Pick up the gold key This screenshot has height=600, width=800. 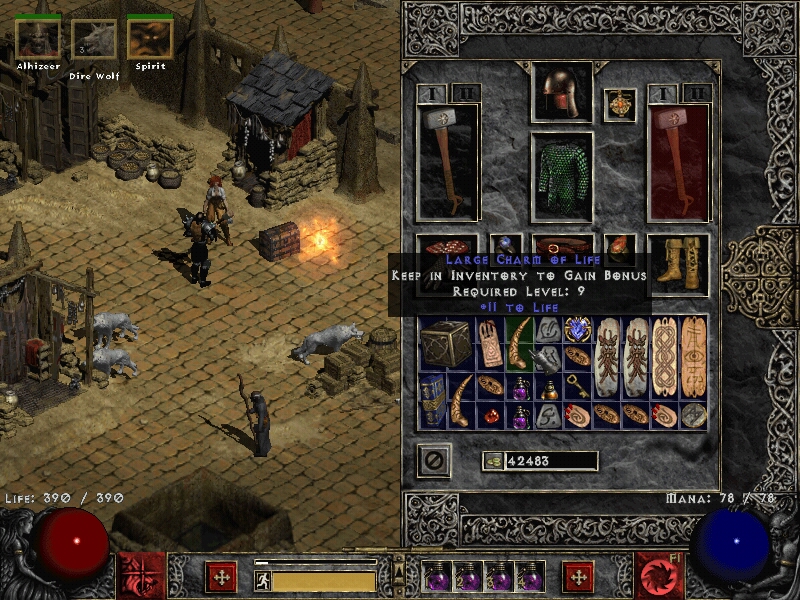pos(577,387)
